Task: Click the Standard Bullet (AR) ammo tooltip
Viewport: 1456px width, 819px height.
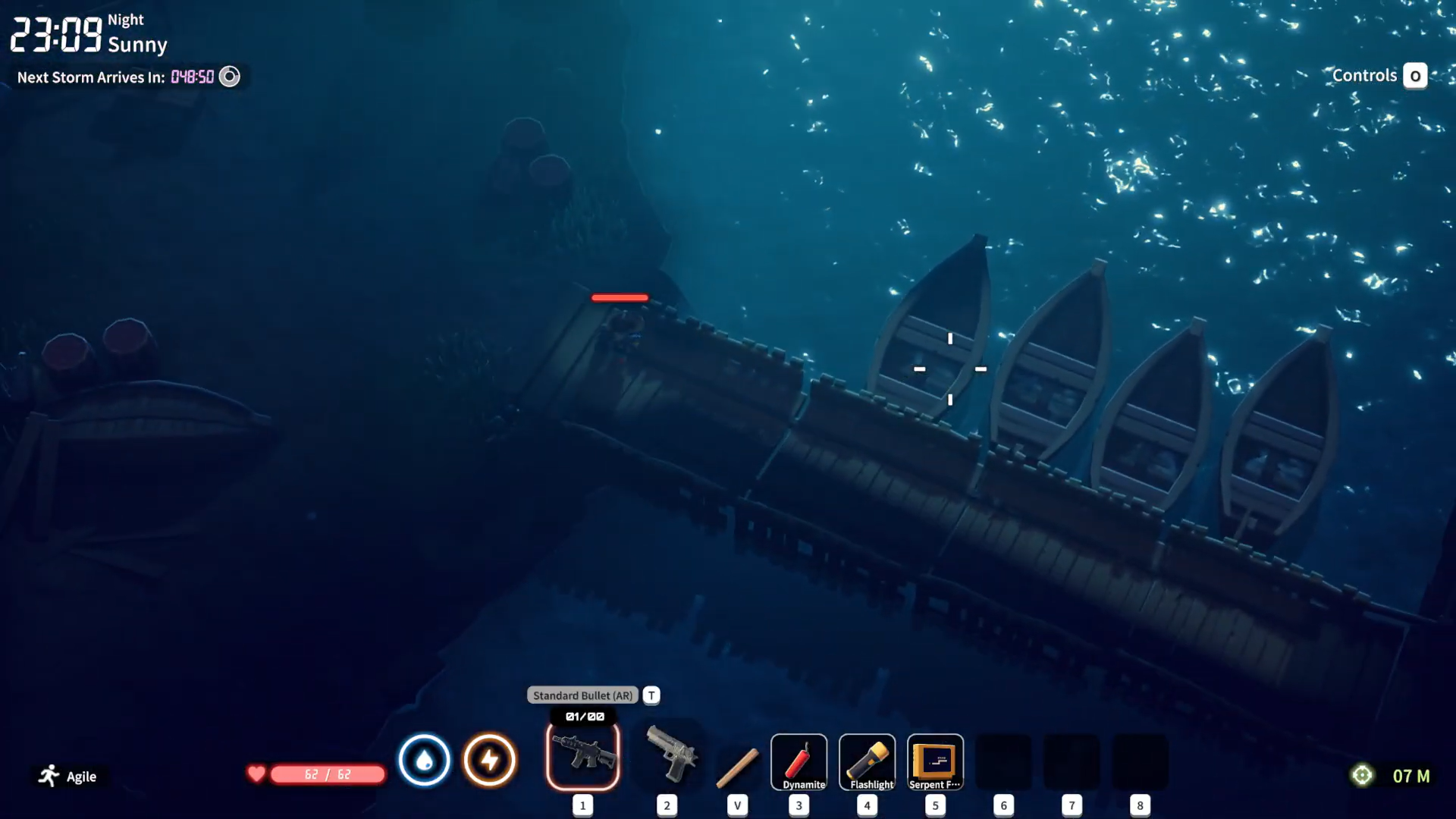Action: (582, 695)
